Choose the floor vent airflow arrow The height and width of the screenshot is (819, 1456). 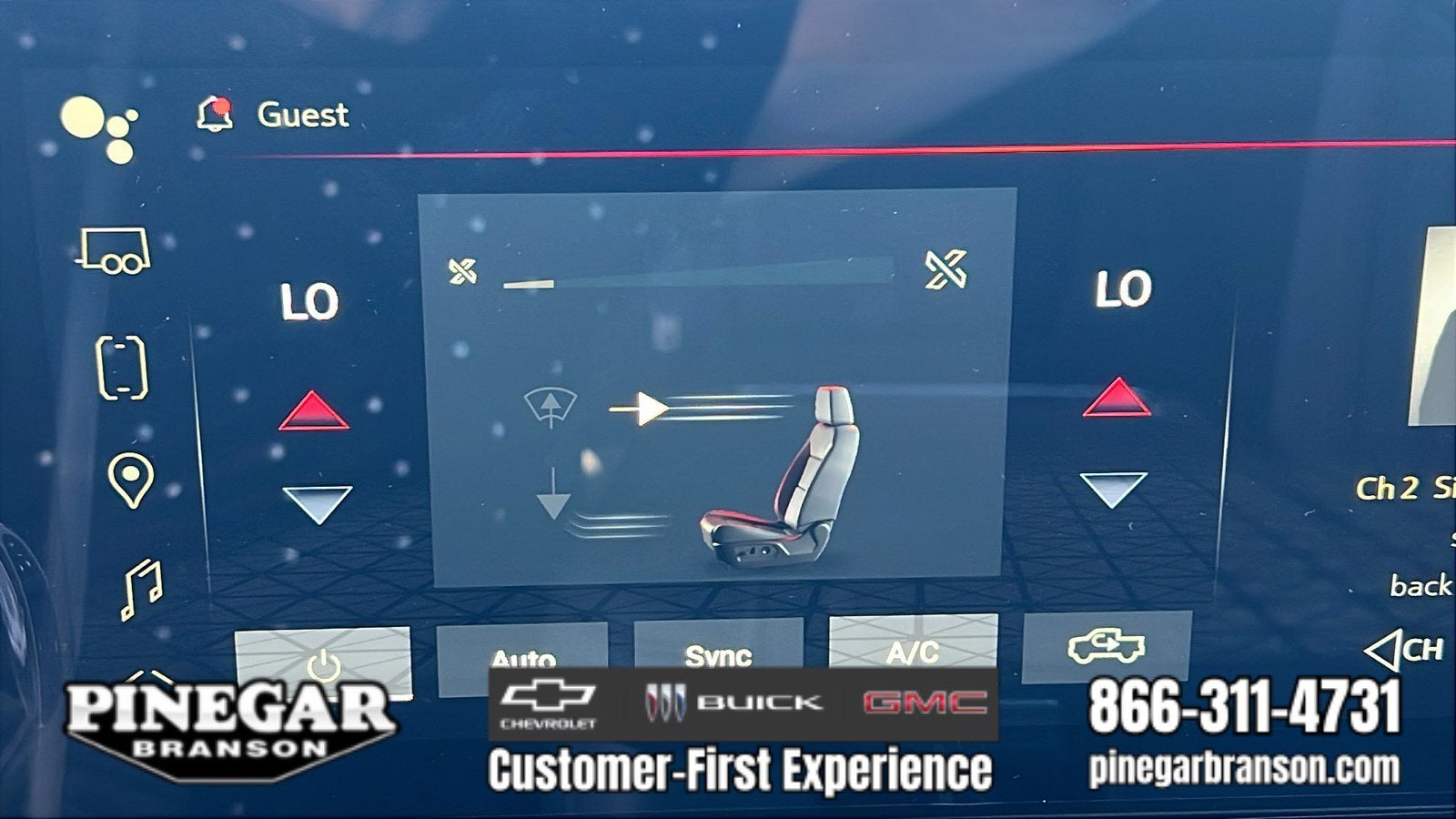pos(553,495)
